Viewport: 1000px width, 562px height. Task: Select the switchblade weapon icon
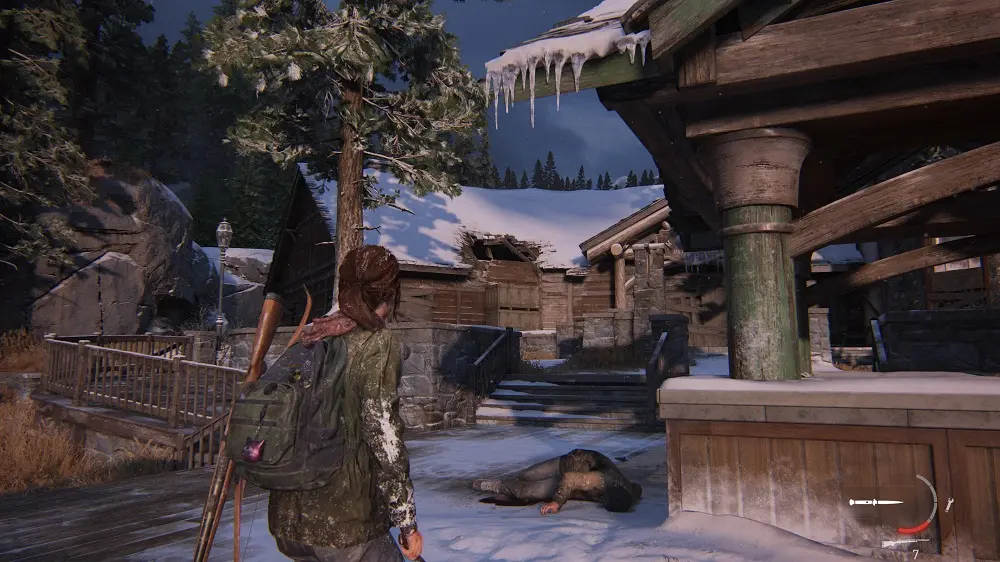point(875,502)
